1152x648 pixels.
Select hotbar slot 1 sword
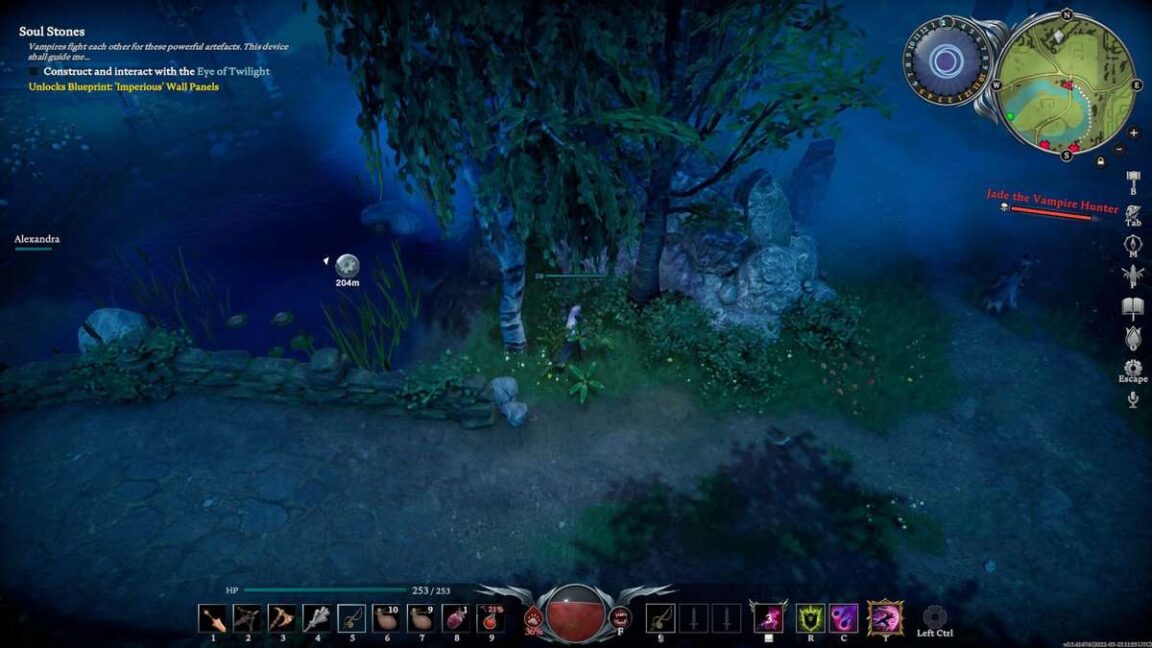point(212,618)
